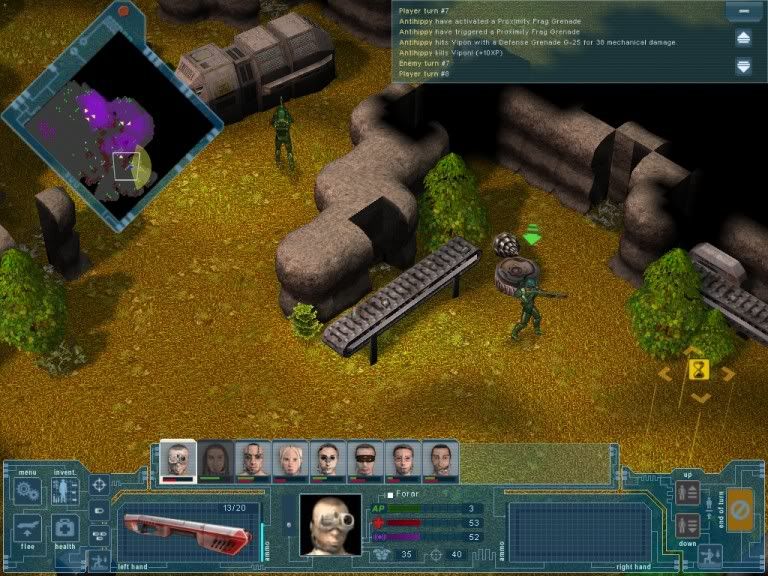This screenshot has height=576, width=768.
Task: Pick the last squad portrait with beard
Action: (440, 460)
